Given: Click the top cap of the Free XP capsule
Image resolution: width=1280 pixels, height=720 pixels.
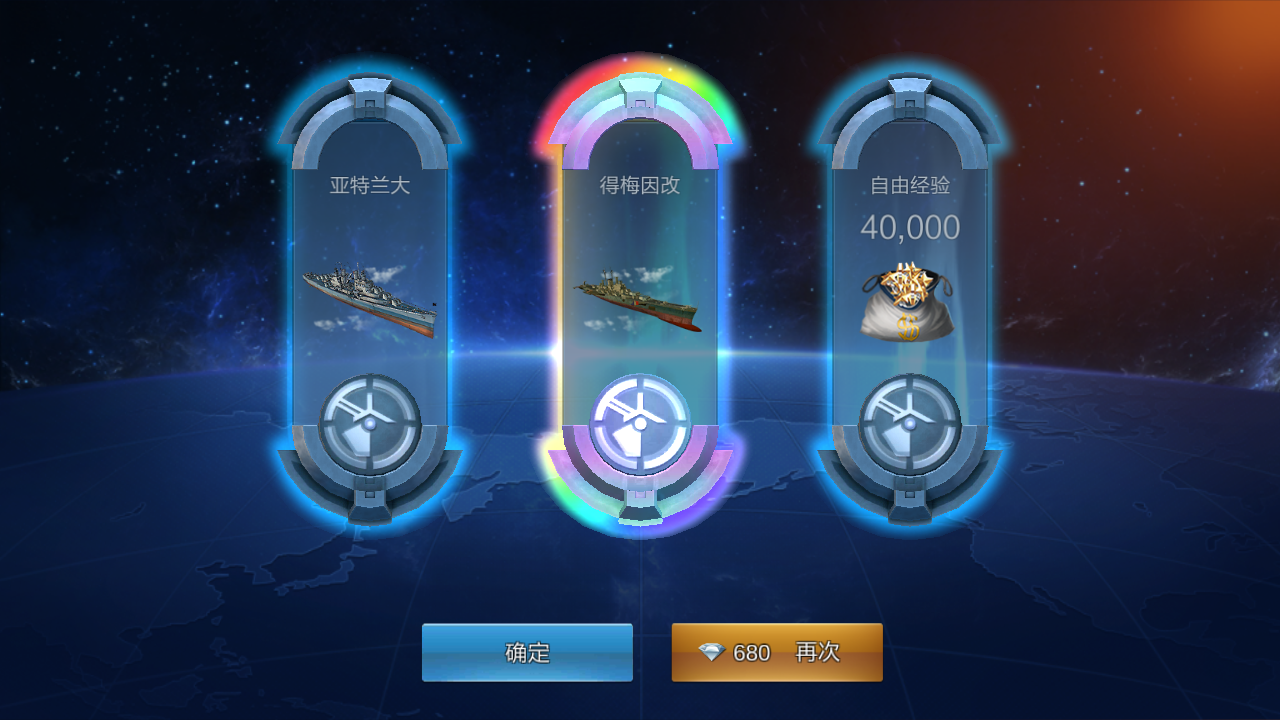Looking at the screenshot, I should click(x=911, y=95).
